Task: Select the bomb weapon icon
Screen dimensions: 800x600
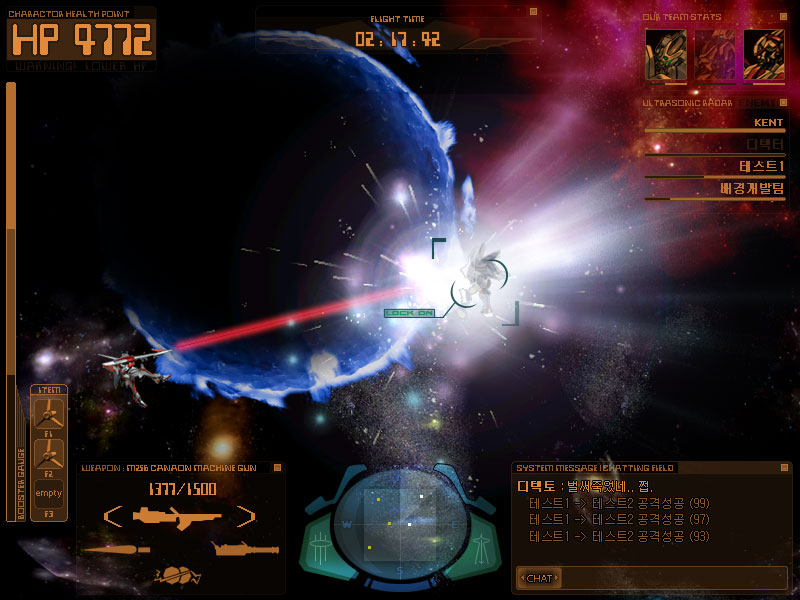Action: 178,575
